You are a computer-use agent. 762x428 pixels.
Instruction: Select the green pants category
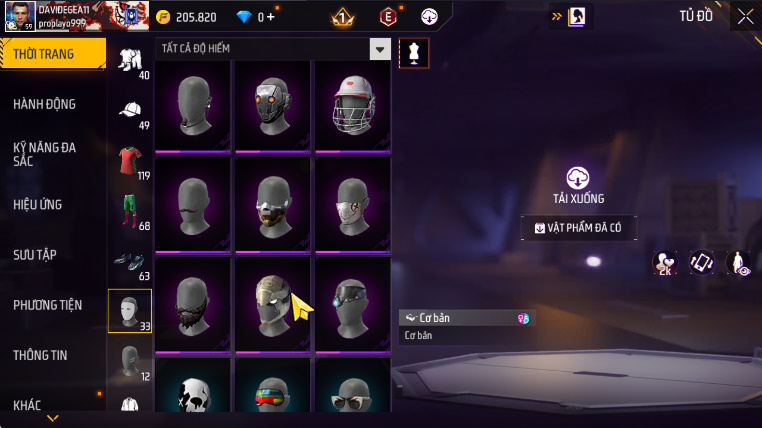[x=130, y=210]
